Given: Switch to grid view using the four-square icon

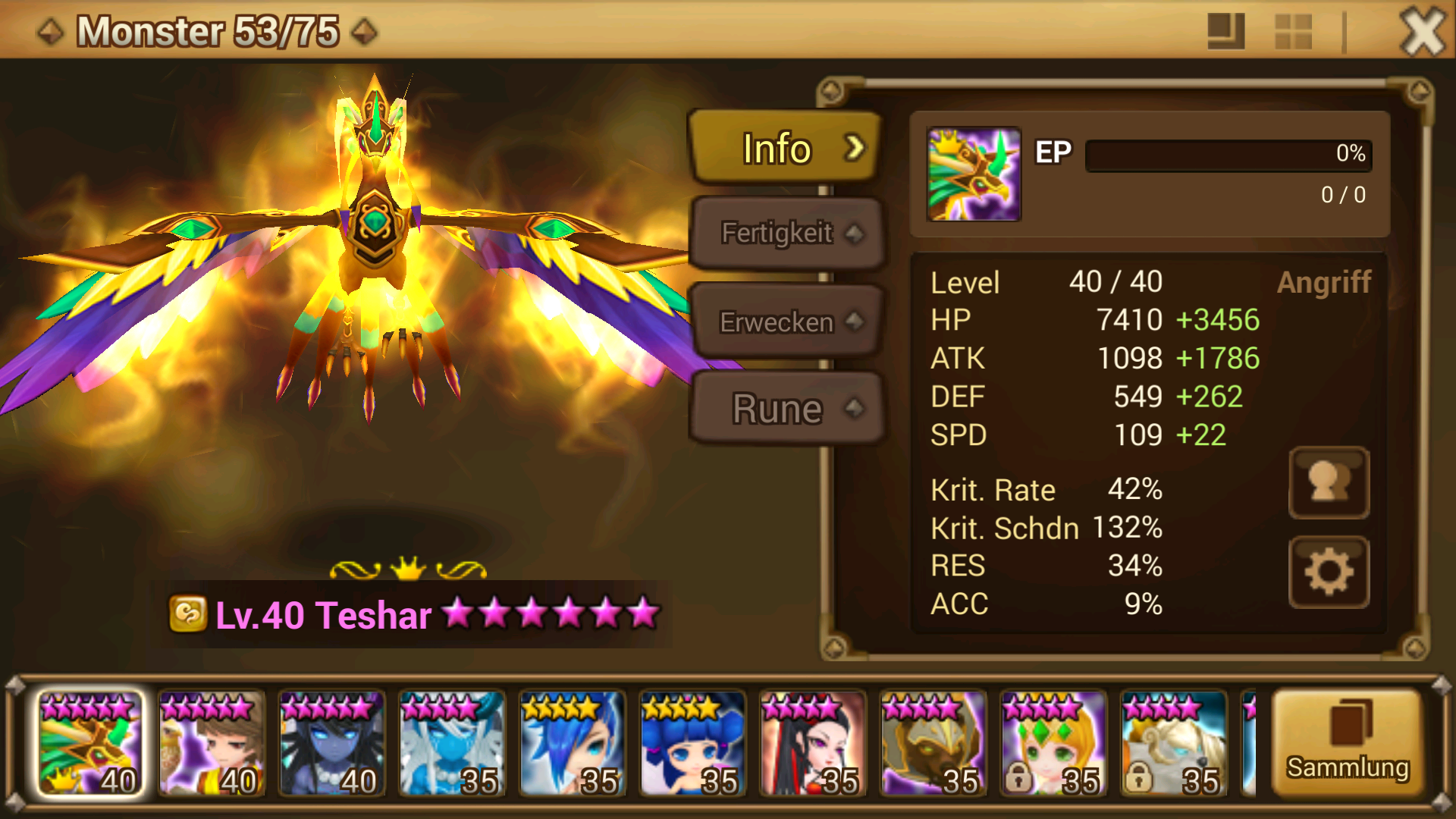Looking at the screenshot, I should [1292, 32].
